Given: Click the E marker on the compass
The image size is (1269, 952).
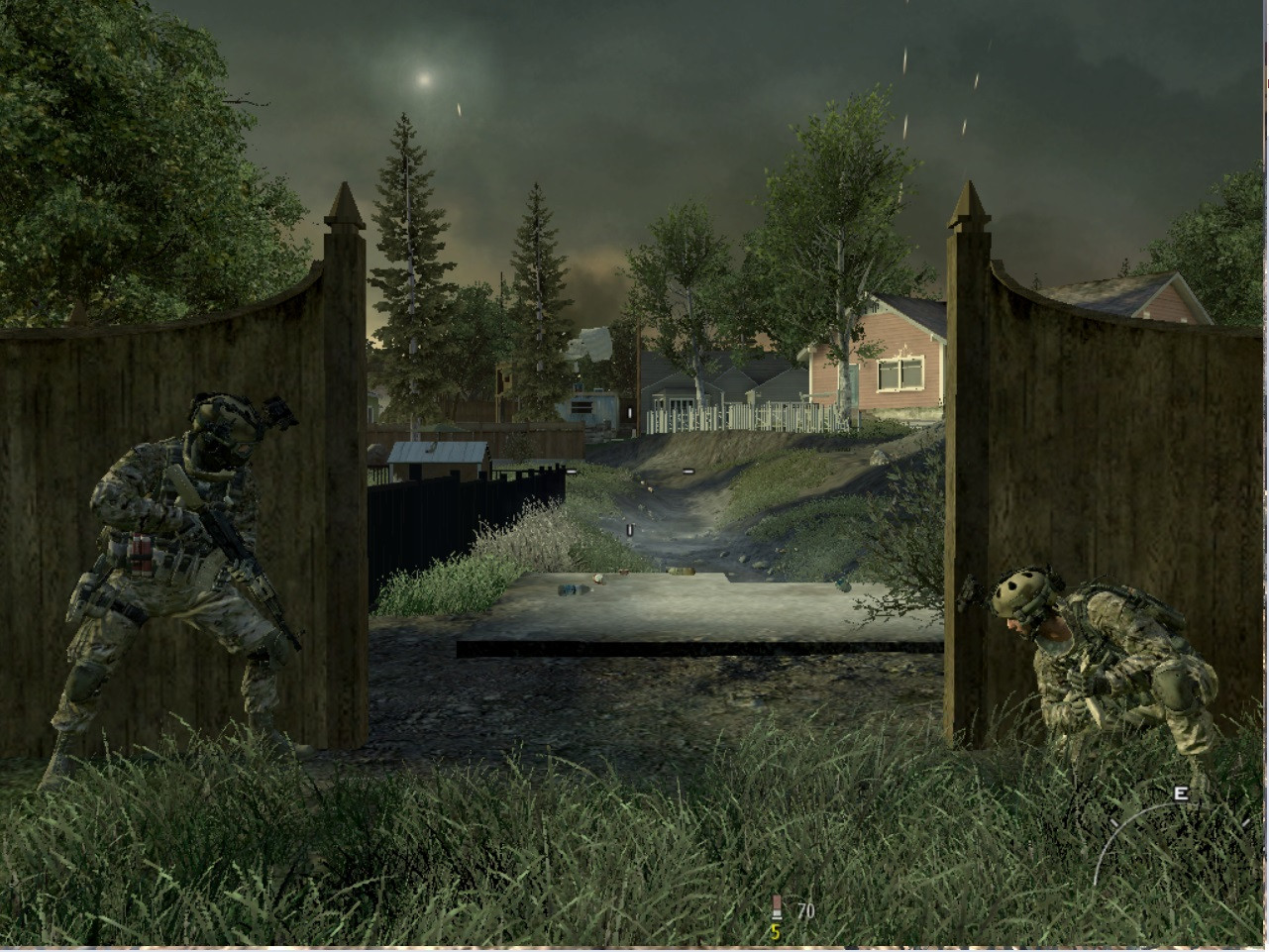Looking at the screenshot, I should click(1181, 794).
